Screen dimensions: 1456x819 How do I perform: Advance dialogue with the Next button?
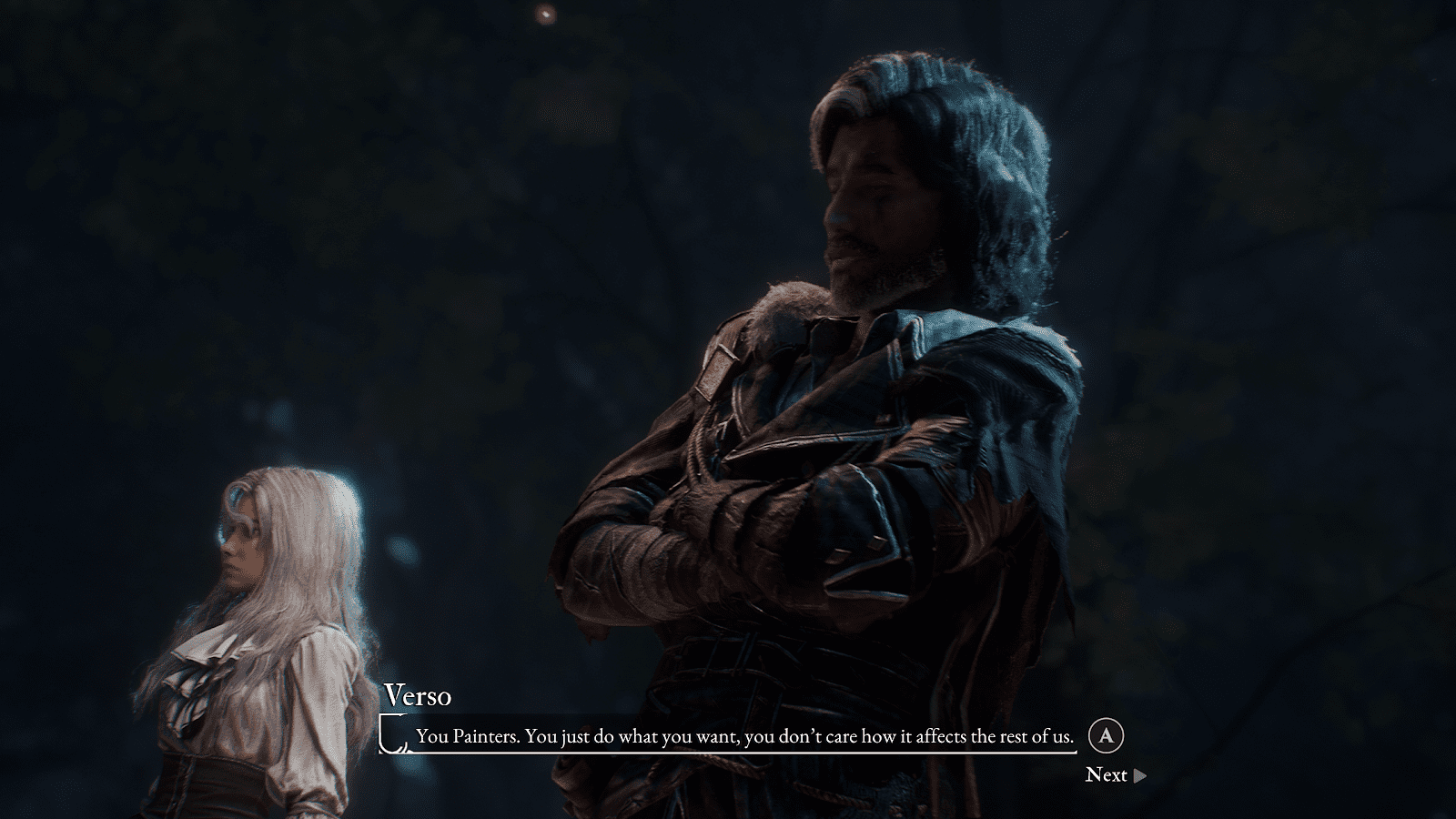(1115, 775)
